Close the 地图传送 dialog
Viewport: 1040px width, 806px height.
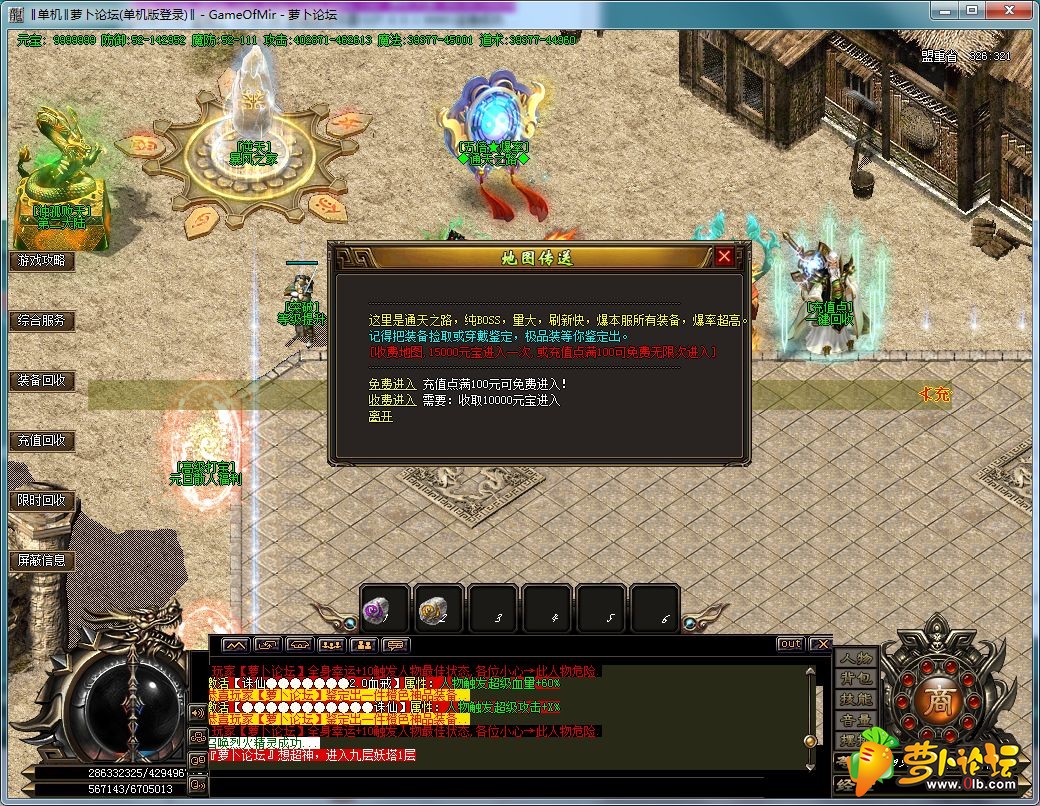point(724,257)
